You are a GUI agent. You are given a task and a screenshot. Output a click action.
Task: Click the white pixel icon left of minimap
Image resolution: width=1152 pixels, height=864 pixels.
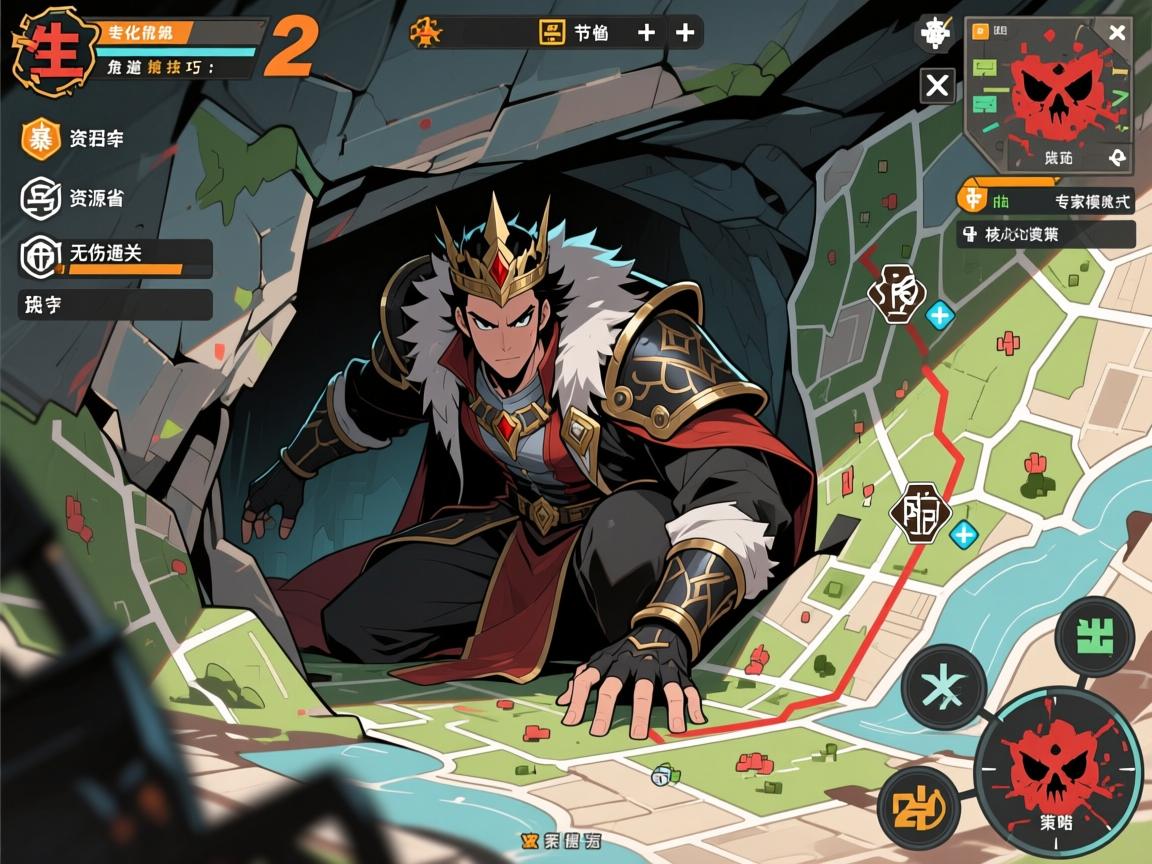[x=936, y=35]
